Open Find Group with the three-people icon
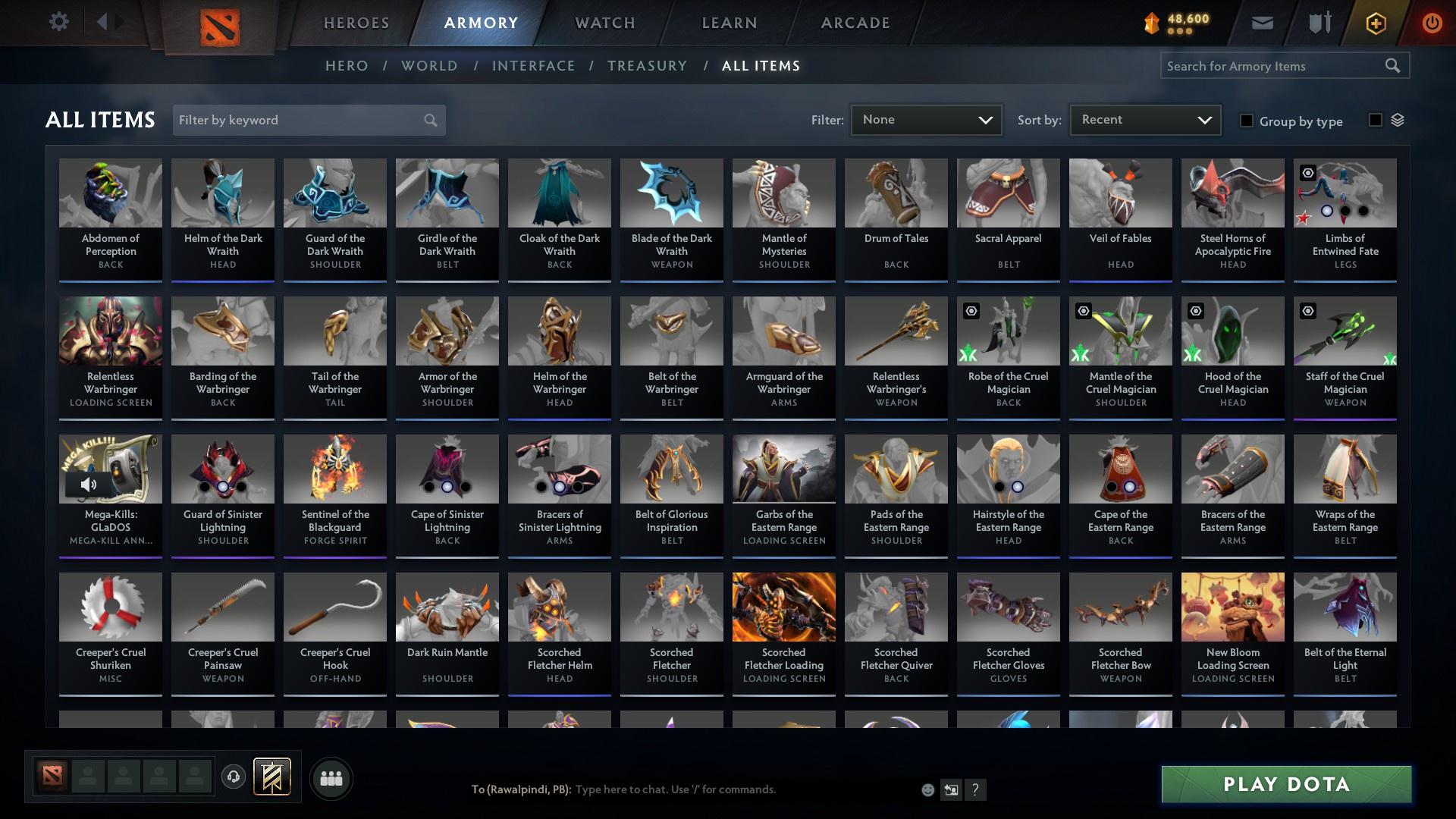 (331, 778)
